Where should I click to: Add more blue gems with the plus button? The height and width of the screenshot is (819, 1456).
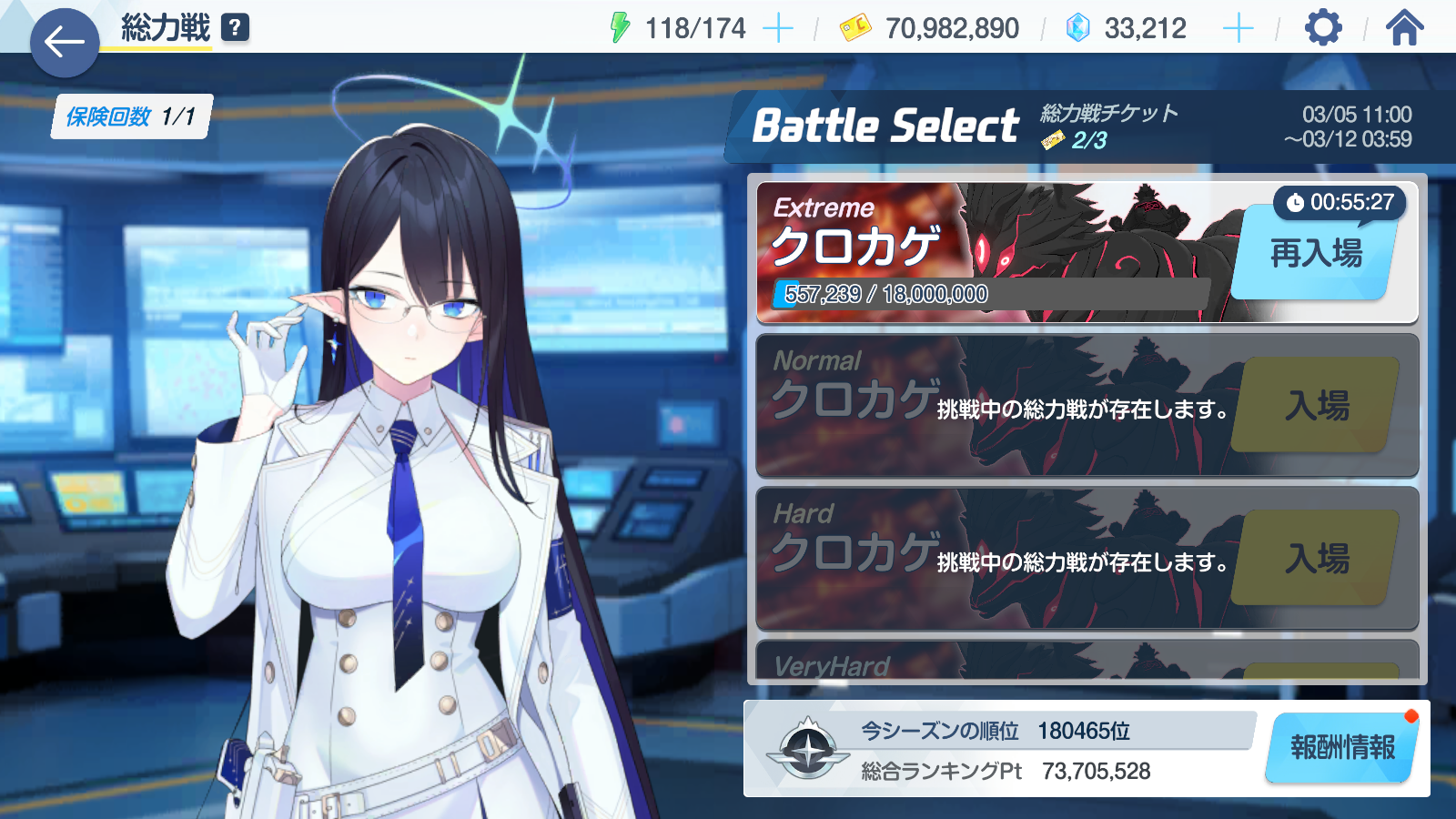[1238, 28]
